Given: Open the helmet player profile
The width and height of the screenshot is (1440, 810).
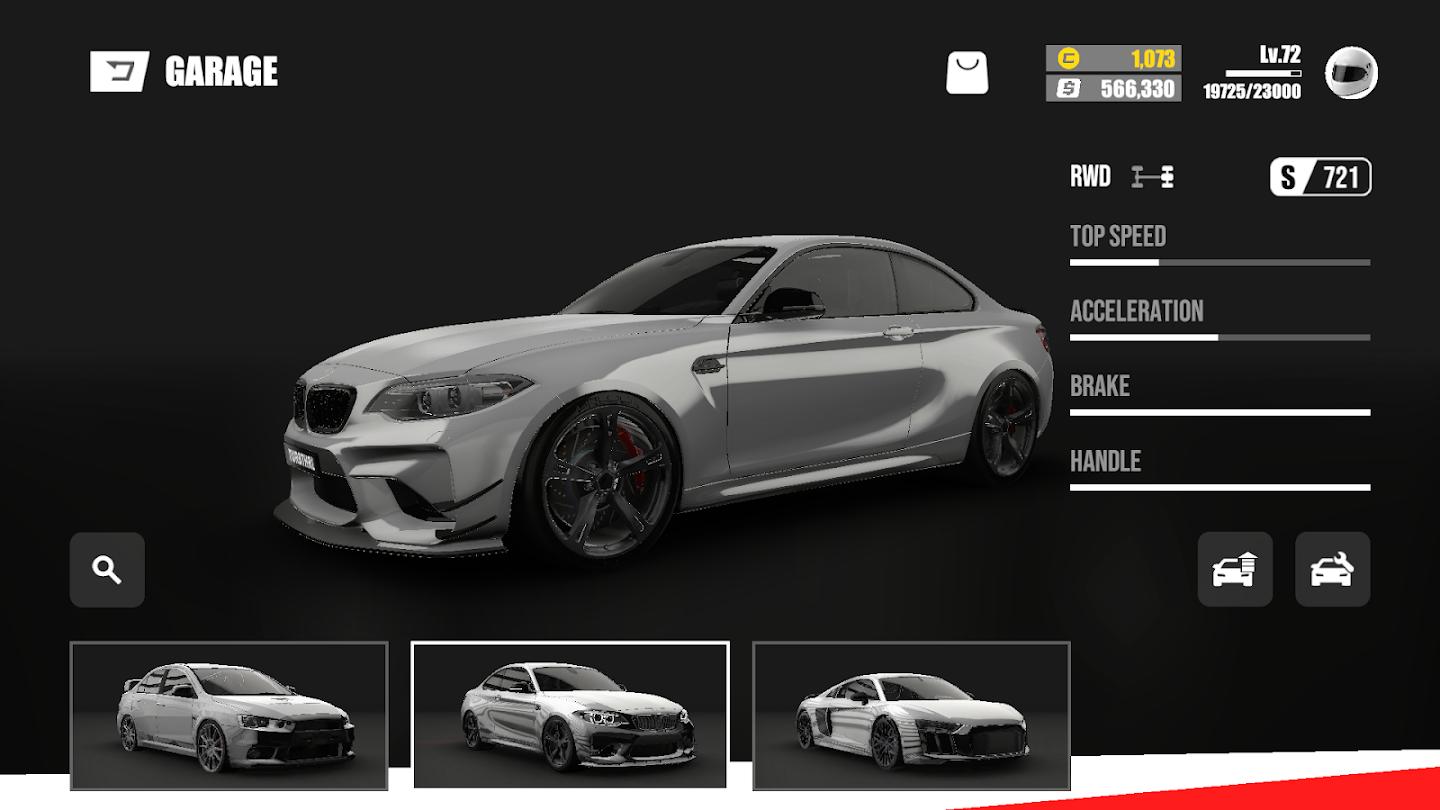Looking at the screenshot, I should tap(1351, 73).
